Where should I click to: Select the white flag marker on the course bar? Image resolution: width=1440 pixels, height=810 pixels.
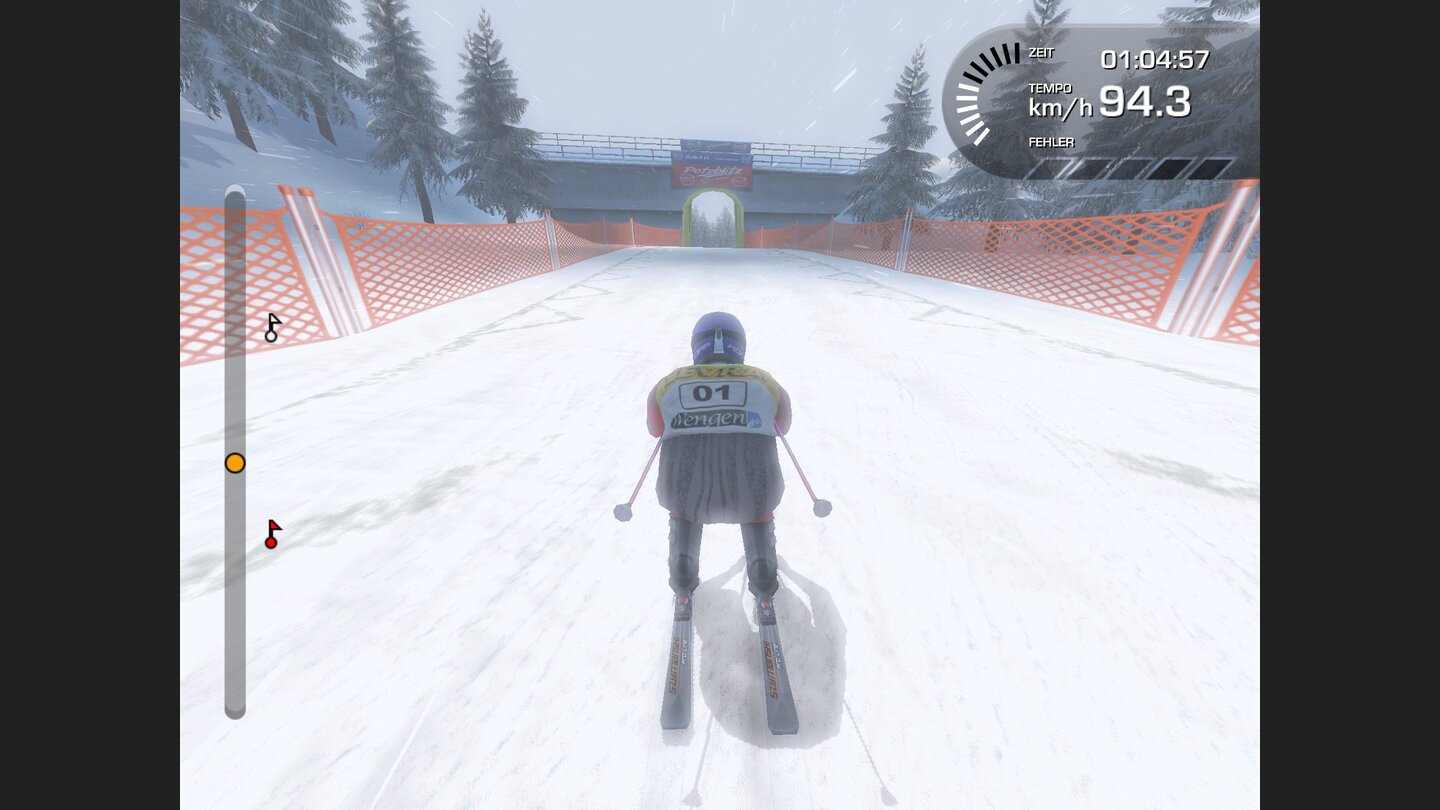[271, 325]
